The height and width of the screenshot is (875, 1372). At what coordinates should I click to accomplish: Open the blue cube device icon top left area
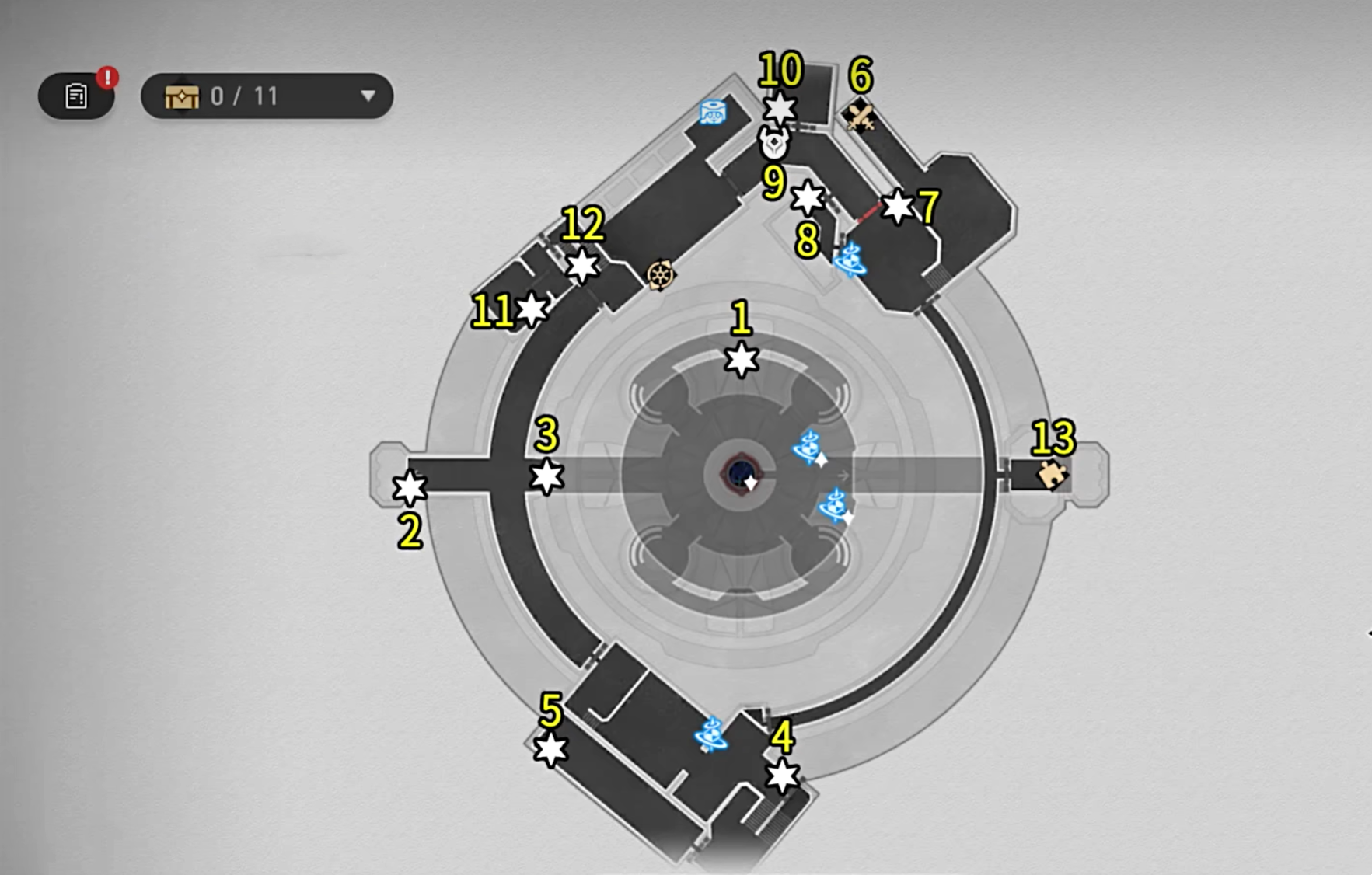point(714,113)
